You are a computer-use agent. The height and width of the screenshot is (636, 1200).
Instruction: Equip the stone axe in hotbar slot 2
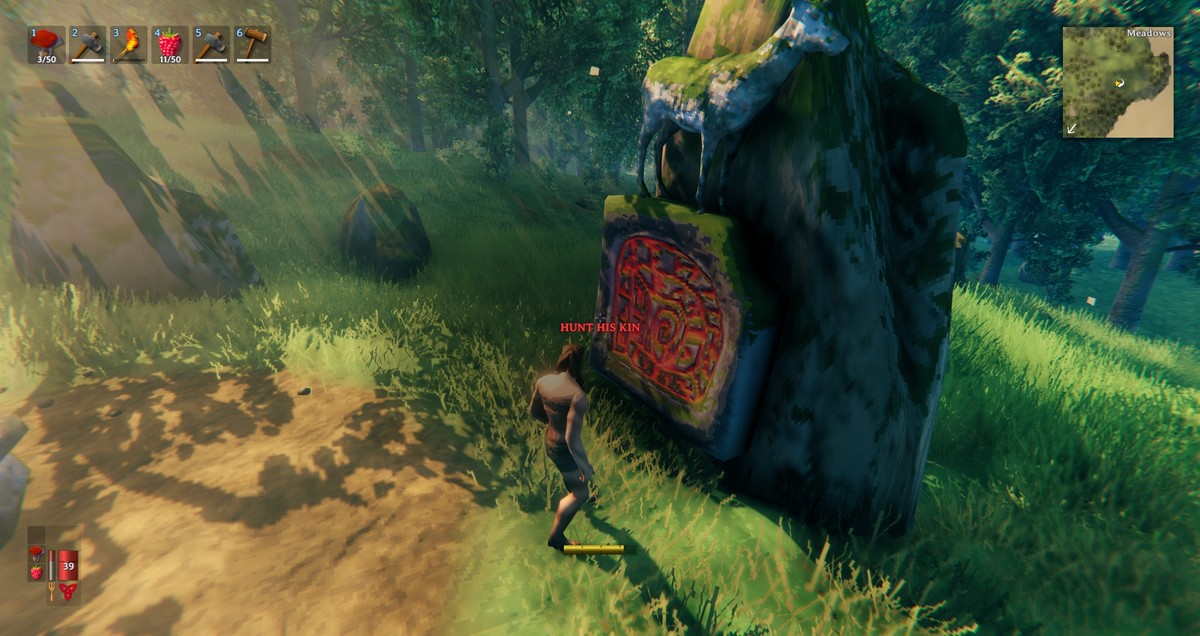point(88,45)
